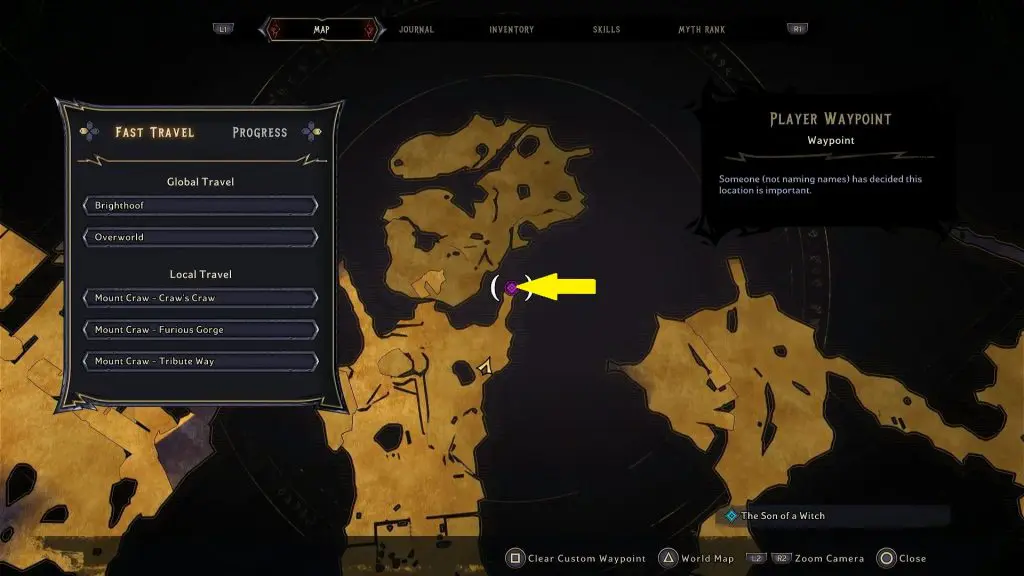The image size is (1024, 576).
Task: Open the Inventory tab
Action: 511,30
